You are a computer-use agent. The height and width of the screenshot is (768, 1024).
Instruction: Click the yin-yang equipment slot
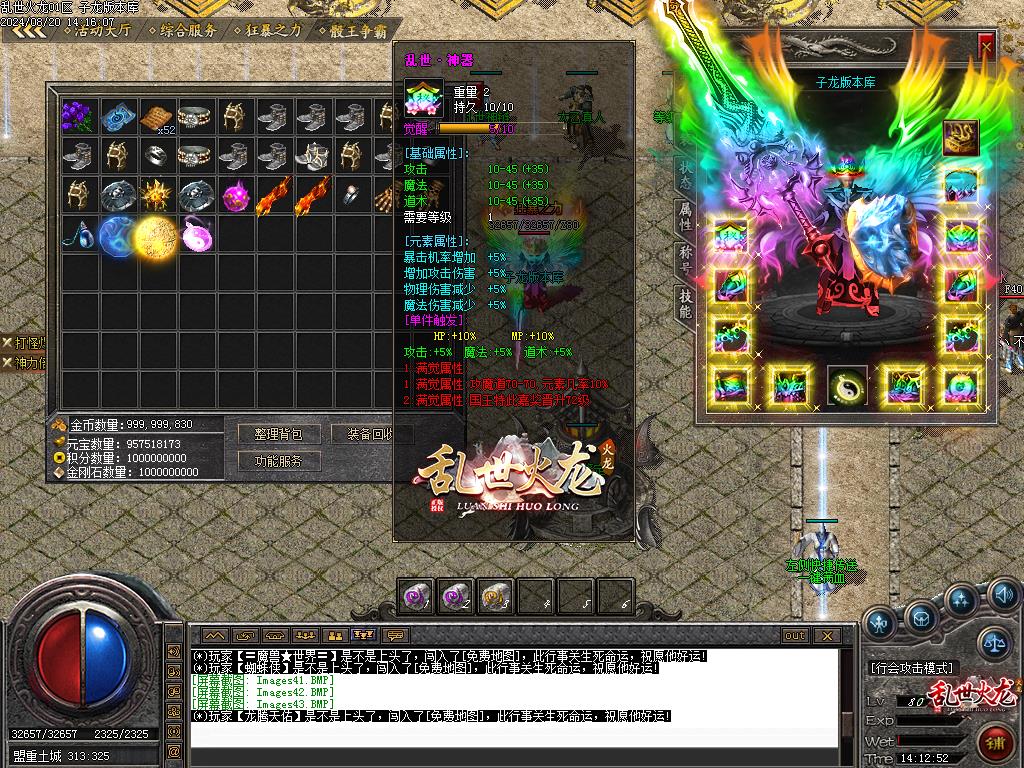(847, 385)
